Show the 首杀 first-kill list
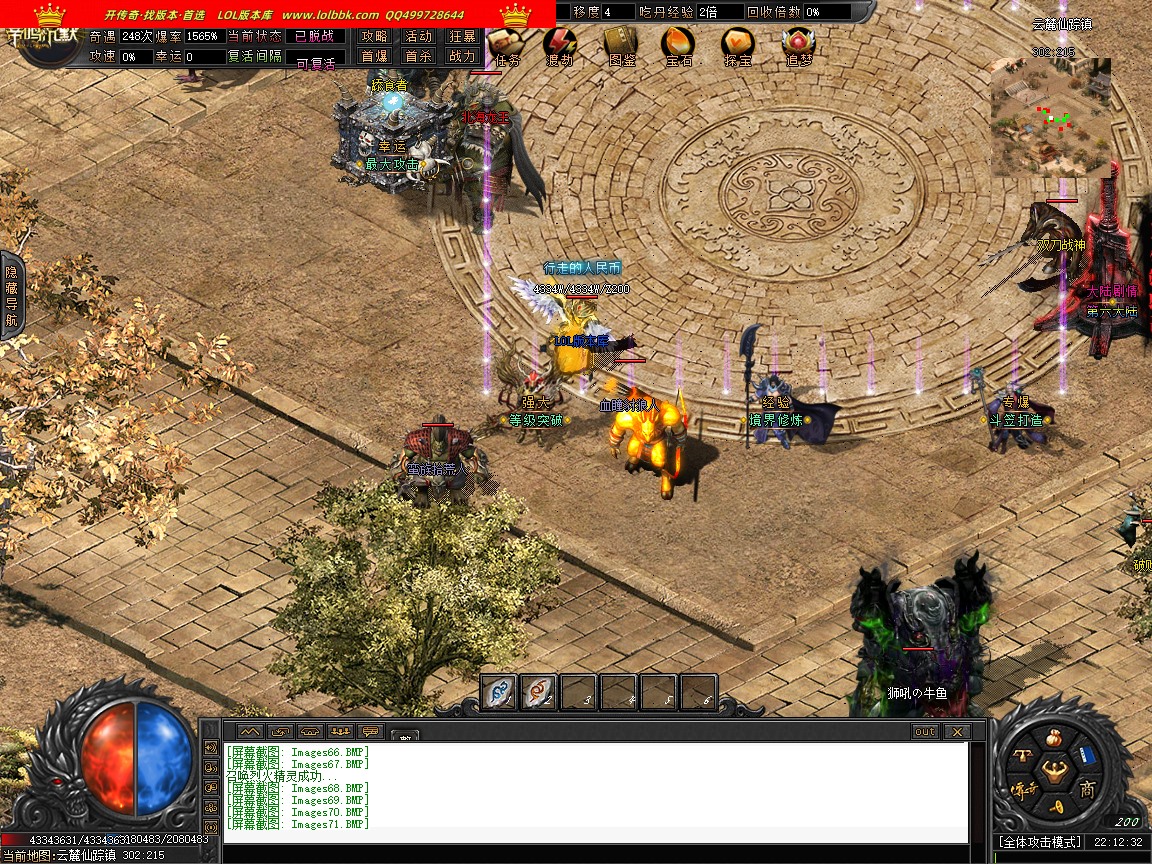This screenshot has height=864, width=1152. [x=418, y=57]
